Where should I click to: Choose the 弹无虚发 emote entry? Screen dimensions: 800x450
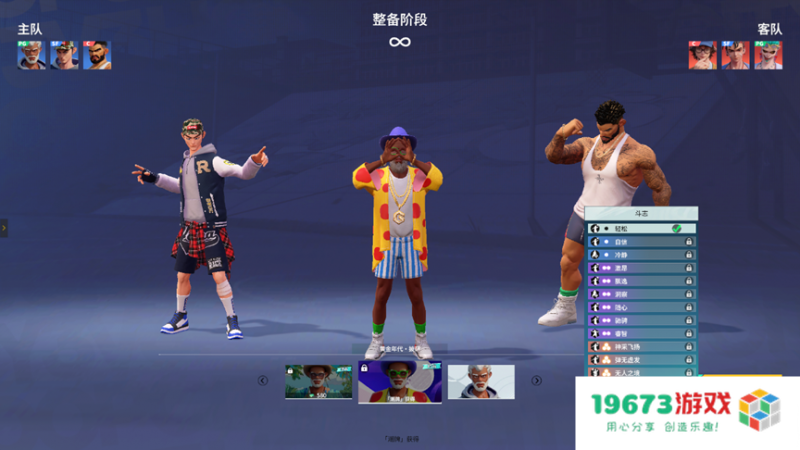point(640,359)
